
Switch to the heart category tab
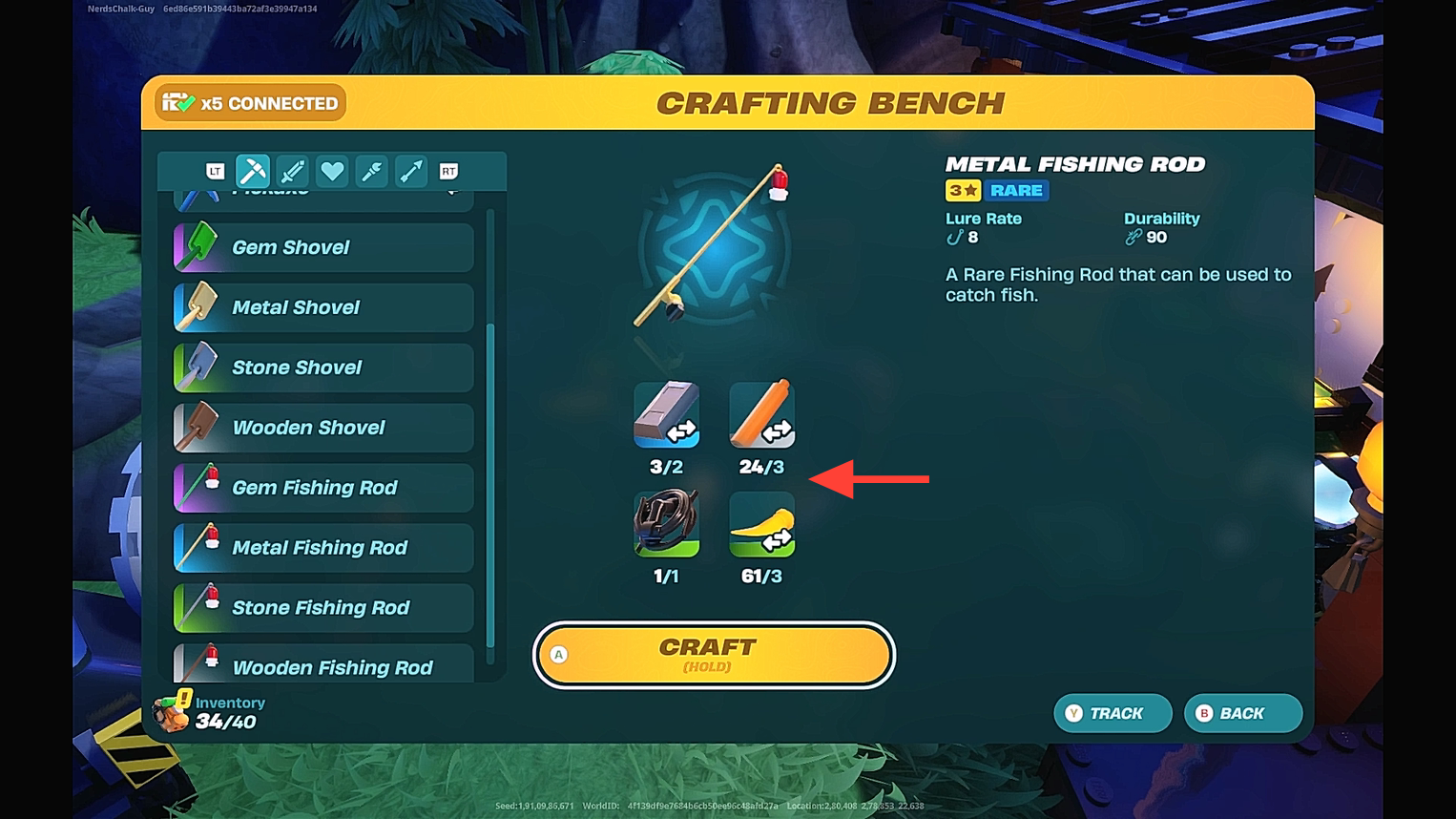coord(332,172)
